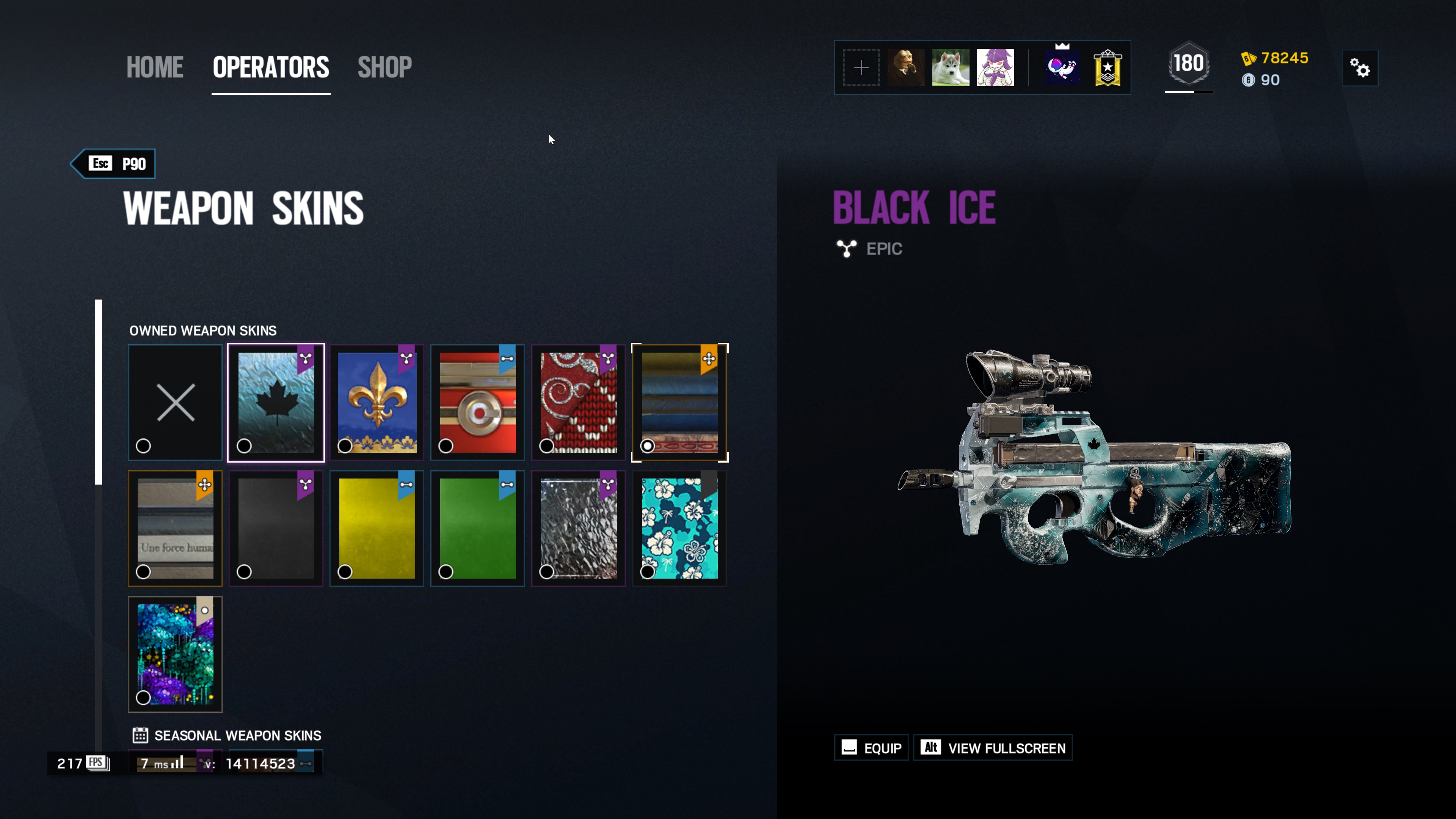Switch to the Shop tab
1456x819 pixels.
coord(384,67)
